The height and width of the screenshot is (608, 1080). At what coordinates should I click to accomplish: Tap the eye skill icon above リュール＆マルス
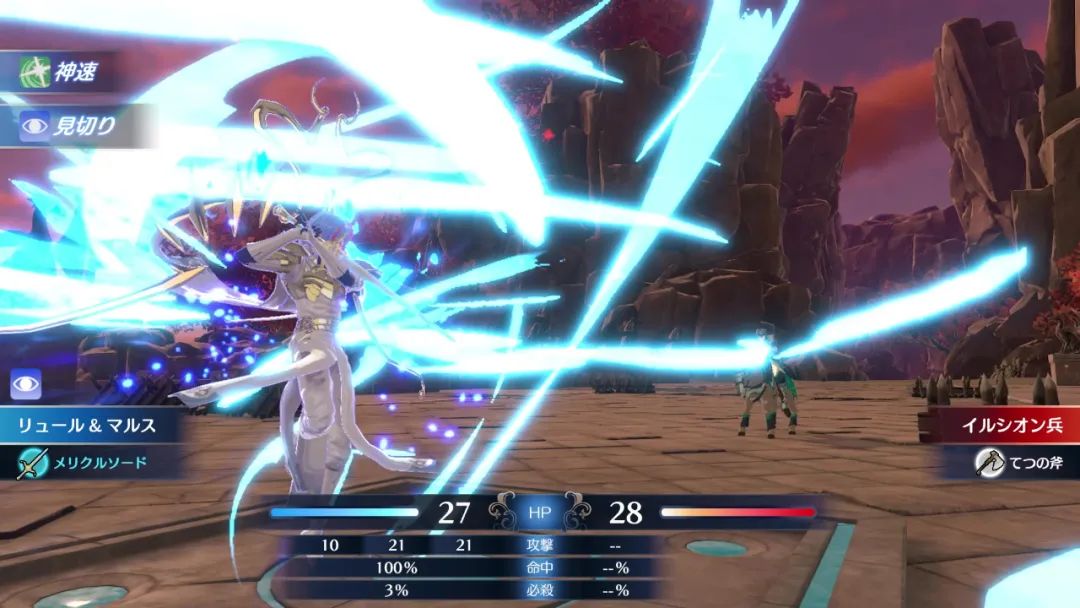(x=26, y=385)
